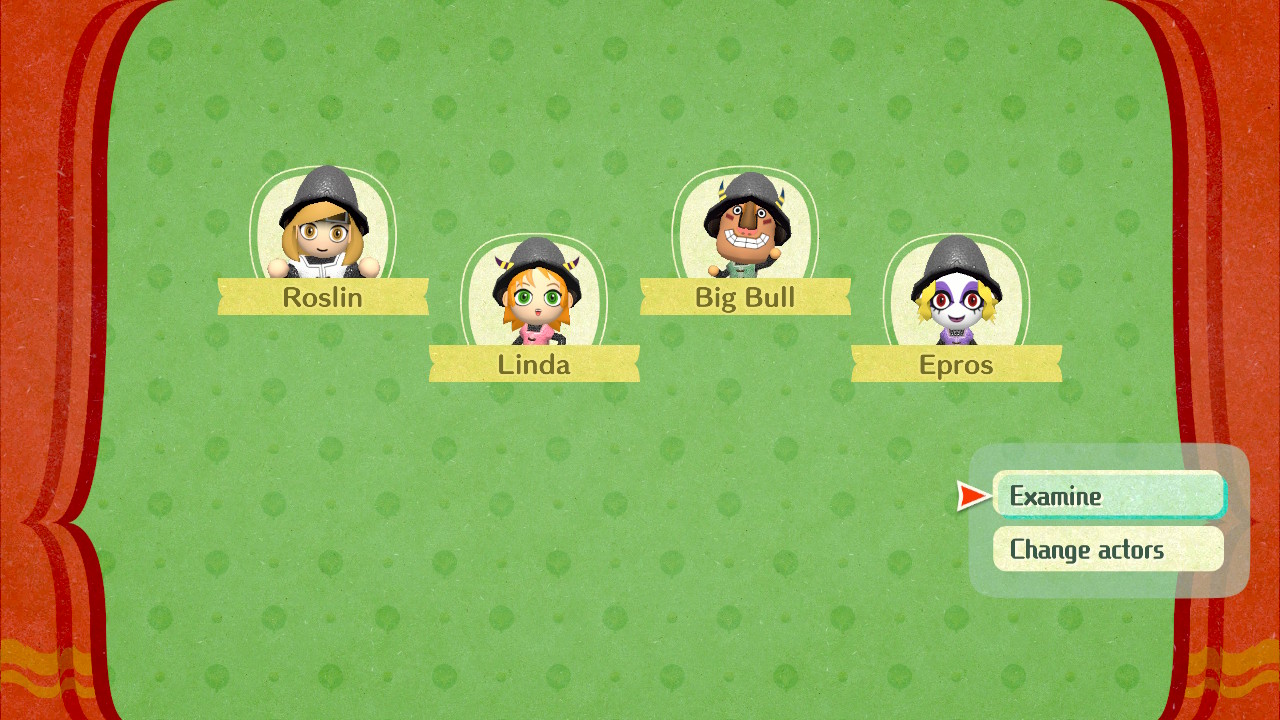Image resolution: width=1280 pixels, height=720 pixels.
Task: Click Epros's painted jester face
Action: click(955, 300)
